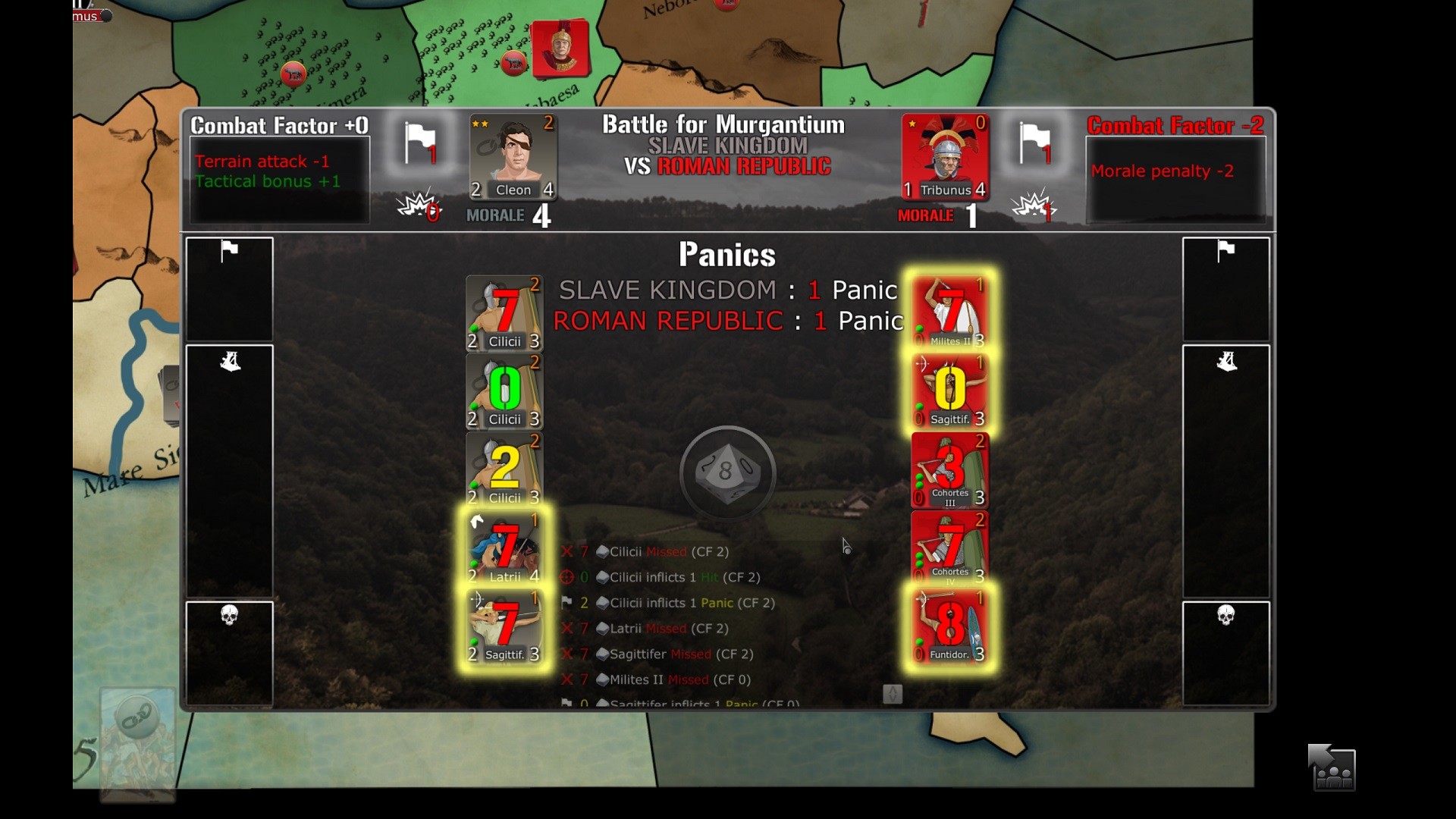Click the skull casualties panel on the right
Viewport: 1456px width, 819px height.
pos(1226,652)
